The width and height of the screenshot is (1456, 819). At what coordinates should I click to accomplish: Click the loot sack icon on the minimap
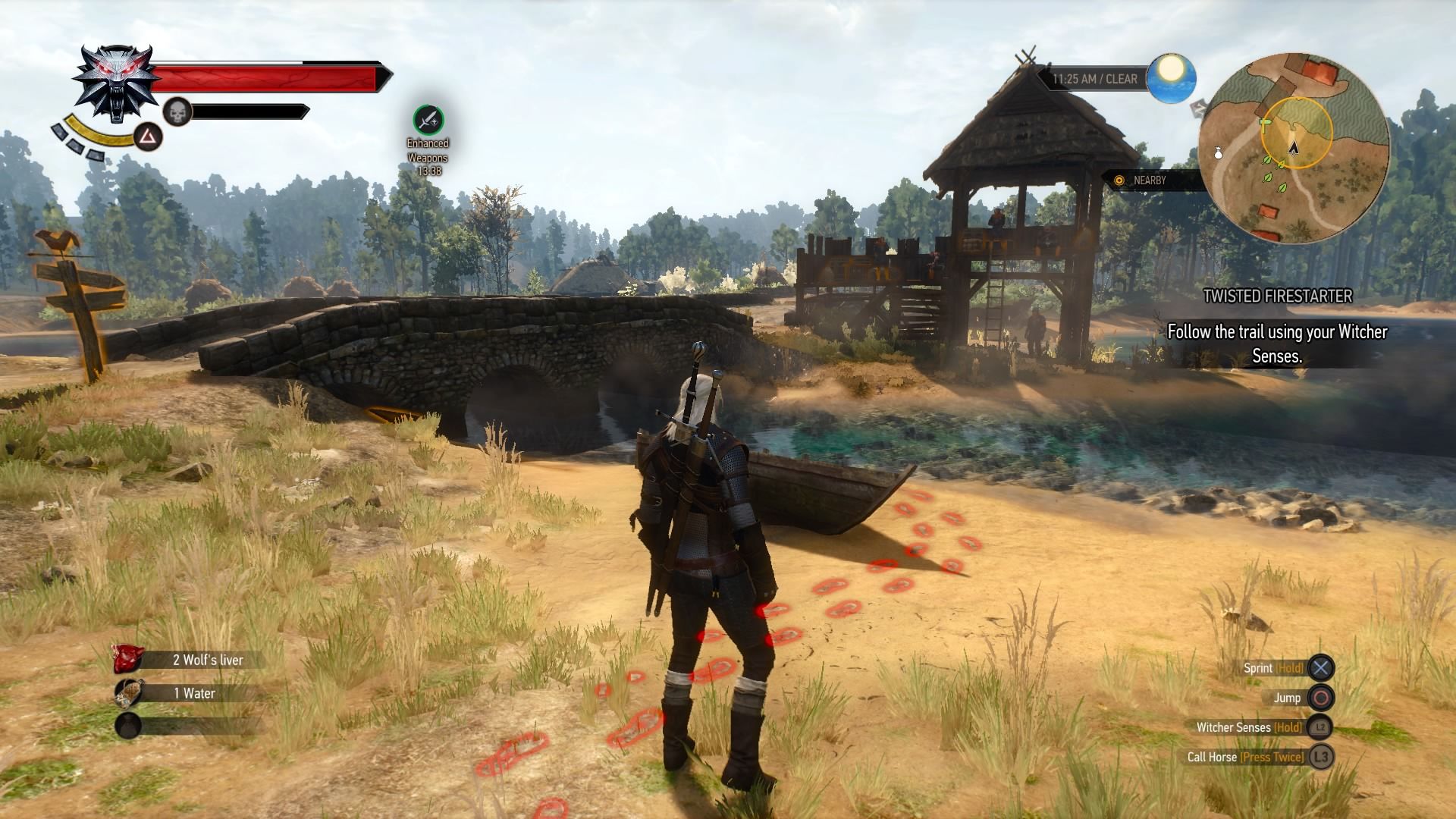1219,152
